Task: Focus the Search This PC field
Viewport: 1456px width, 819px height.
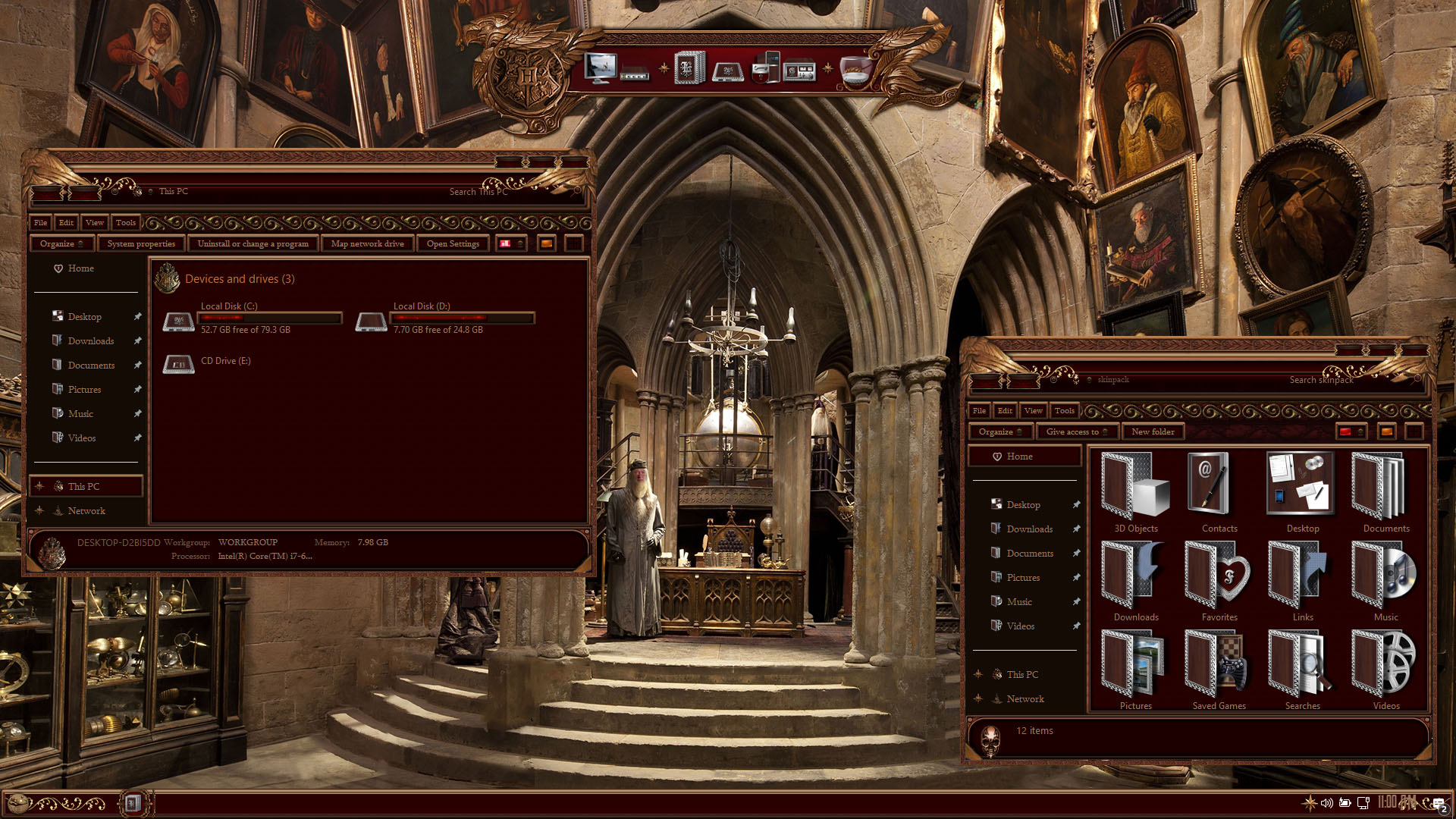Action: click(478, 192)
